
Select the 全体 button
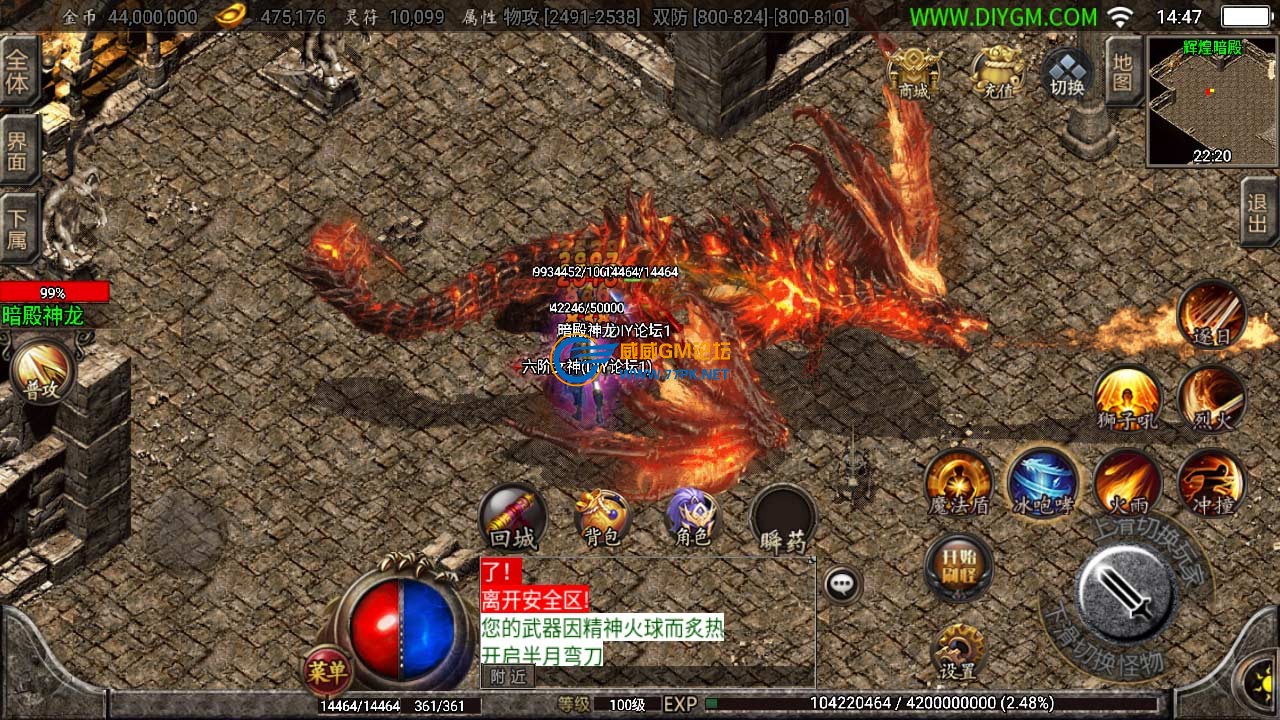[18, 71]
